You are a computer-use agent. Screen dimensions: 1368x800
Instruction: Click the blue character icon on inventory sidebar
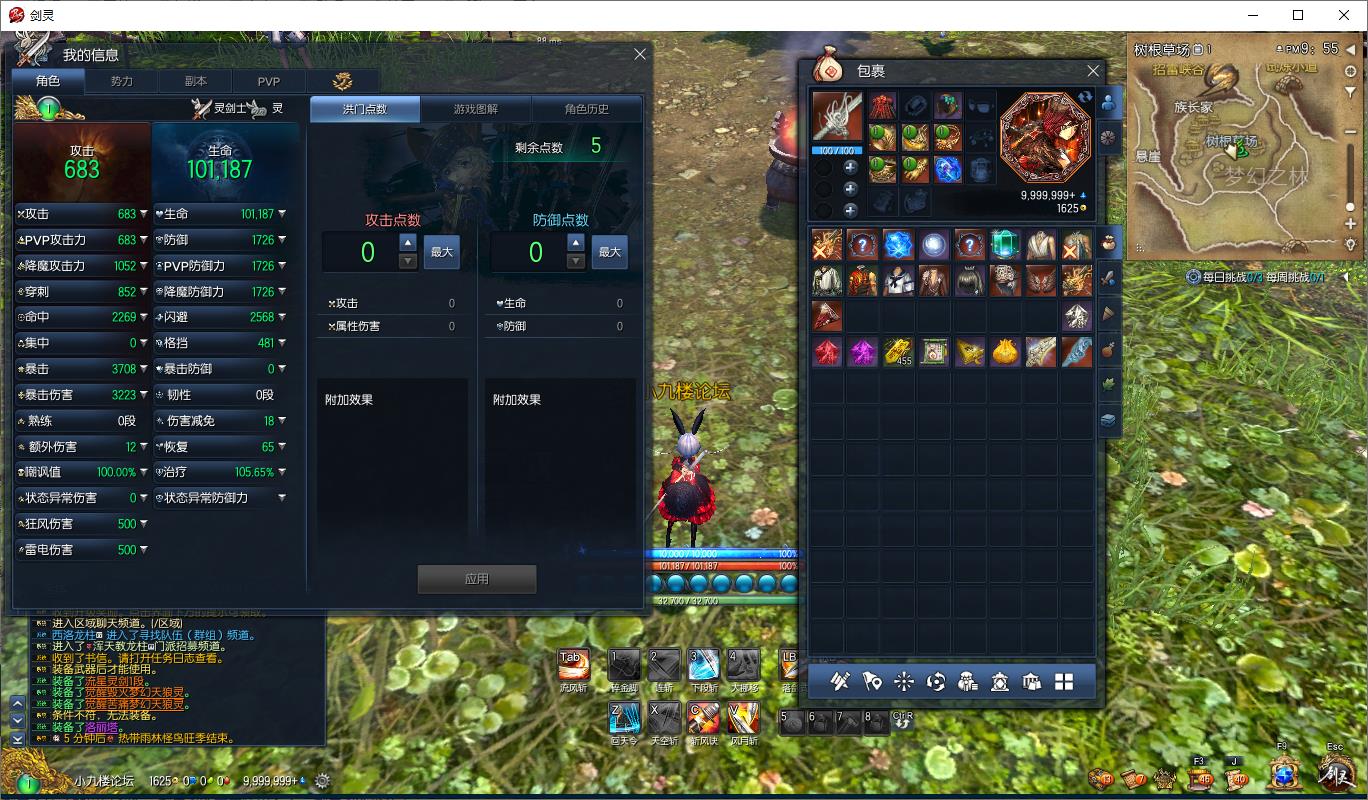(1108, 102)
